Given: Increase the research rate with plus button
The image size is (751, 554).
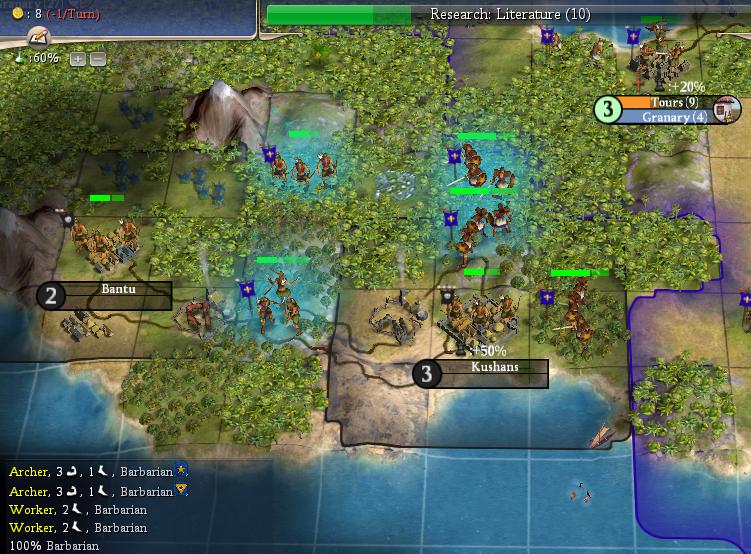Looking at the screenshot, I should [x=77, y=59].
